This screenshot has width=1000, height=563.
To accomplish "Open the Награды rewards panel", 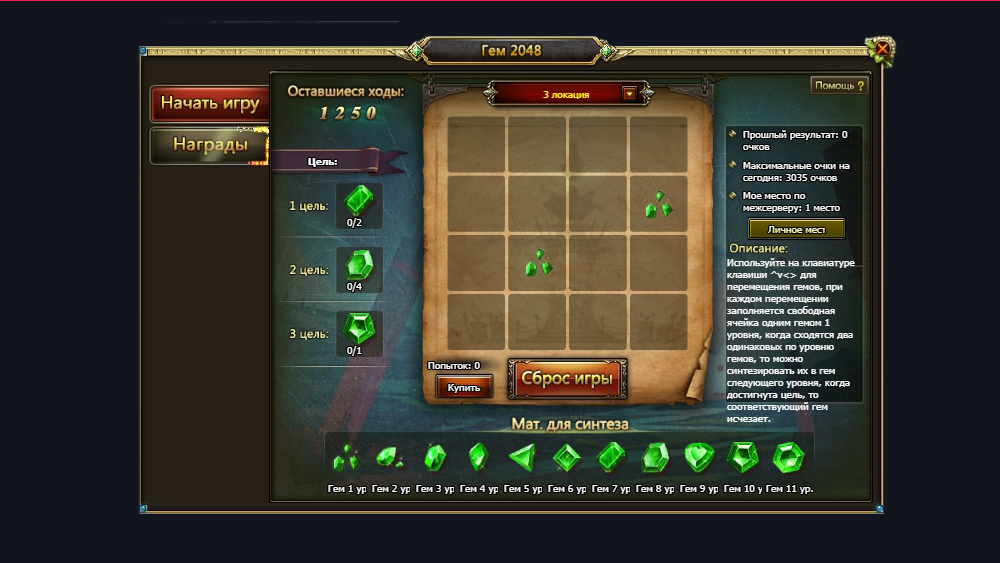I will [209, 145].
